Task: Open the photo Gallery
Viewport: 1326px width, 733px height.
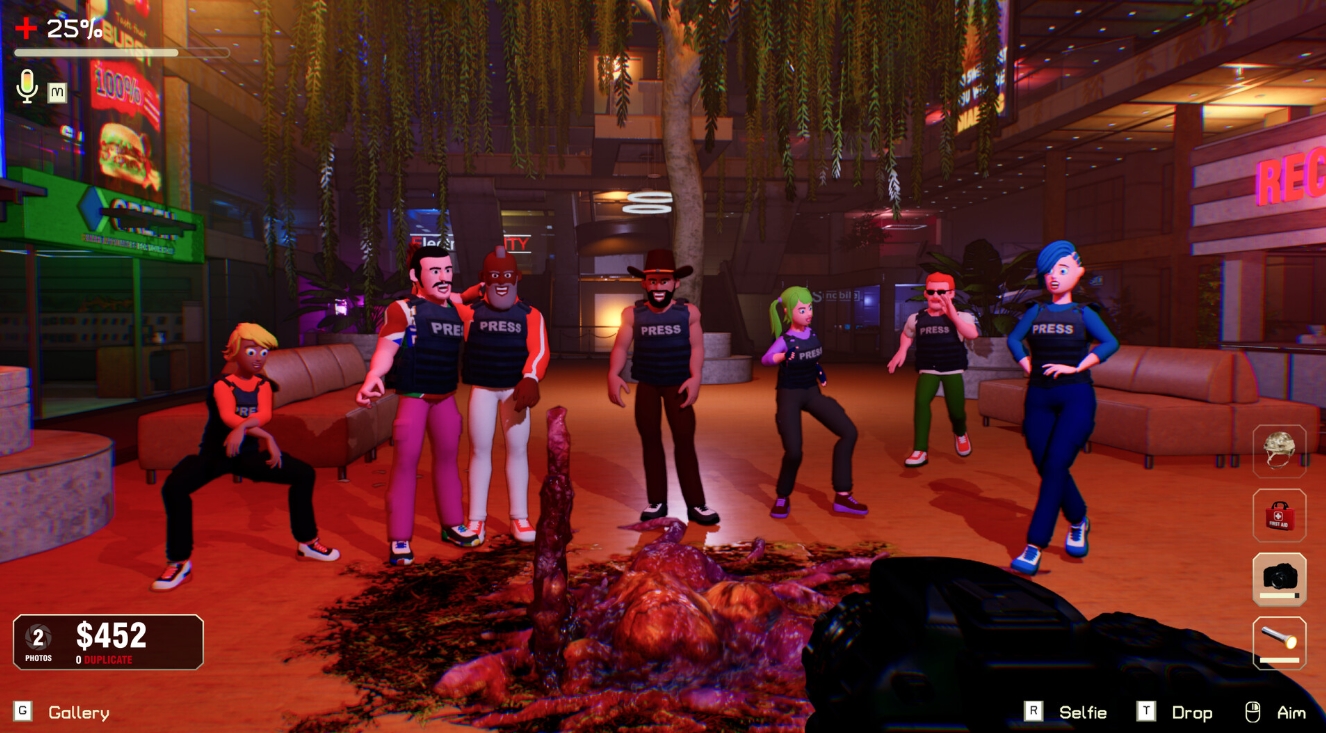Action: click(x=78, y=712)
